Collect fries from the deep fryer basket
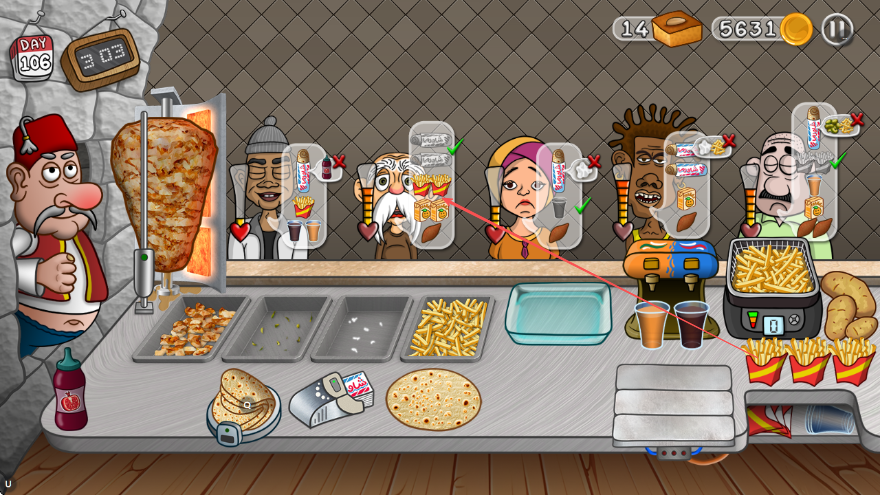The height and width of the screenshot is (495, 880). 771,268
